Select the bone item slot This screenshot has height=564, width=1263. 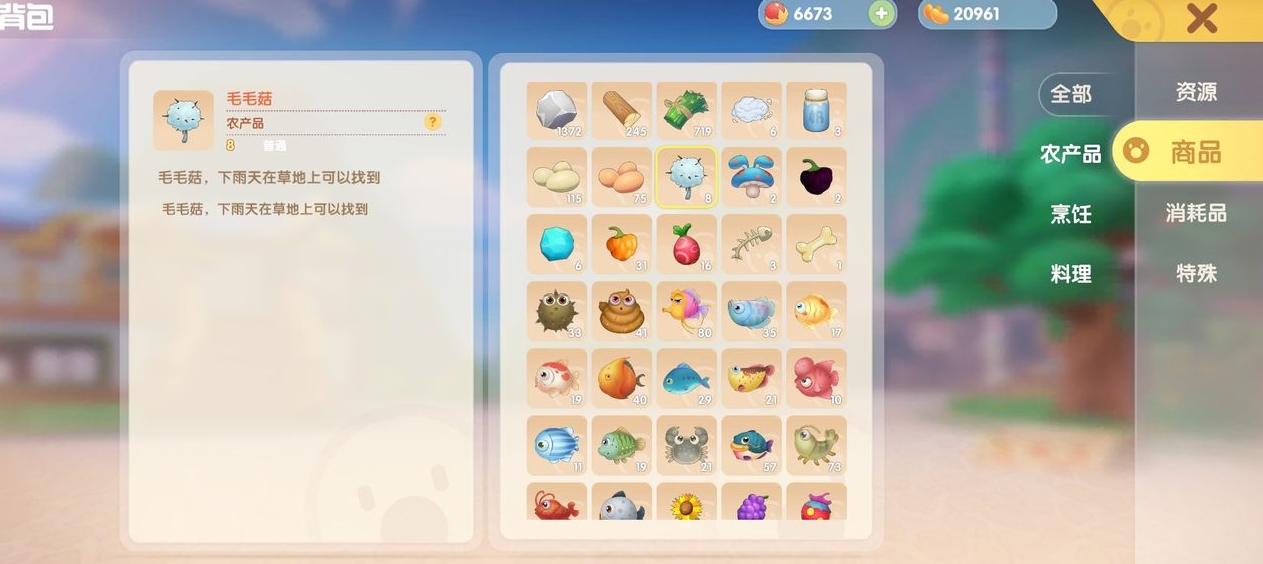tap(816, 243)
